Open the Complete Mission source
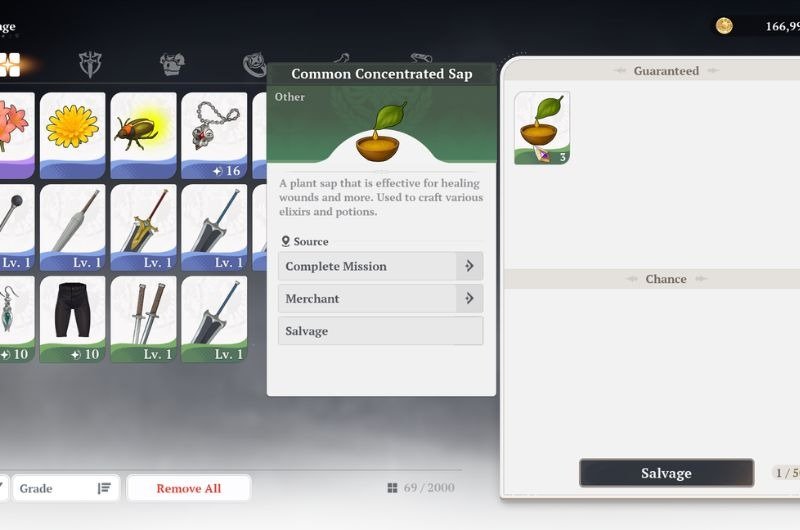 point(380,266)
